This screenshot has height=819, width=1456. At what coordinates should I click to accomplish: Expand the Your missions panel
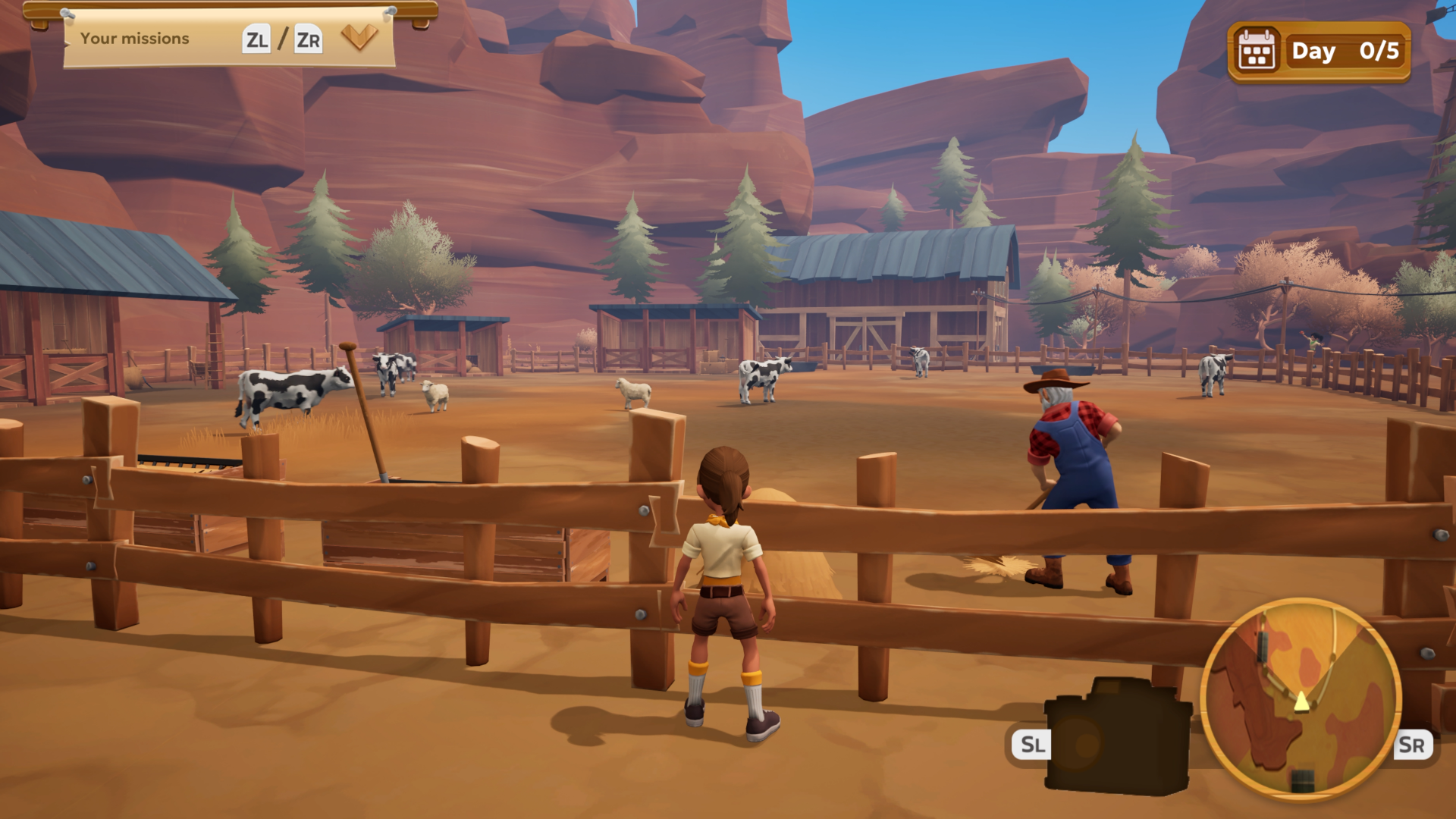pyautogui.click(x=359, y=36)
